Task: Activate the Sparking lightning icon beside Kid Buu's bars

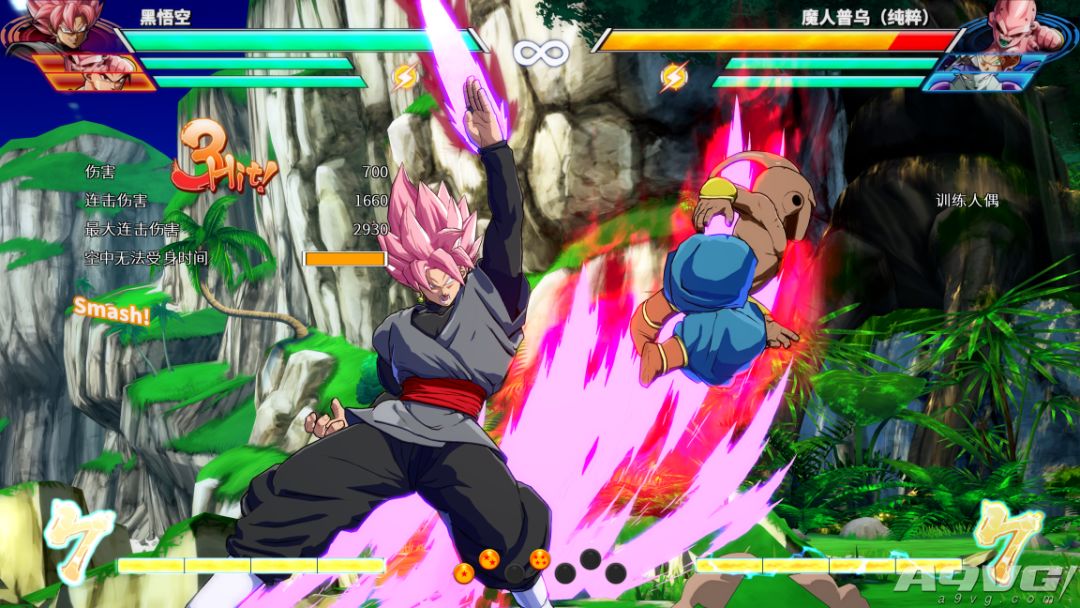Action: point(675,76)
